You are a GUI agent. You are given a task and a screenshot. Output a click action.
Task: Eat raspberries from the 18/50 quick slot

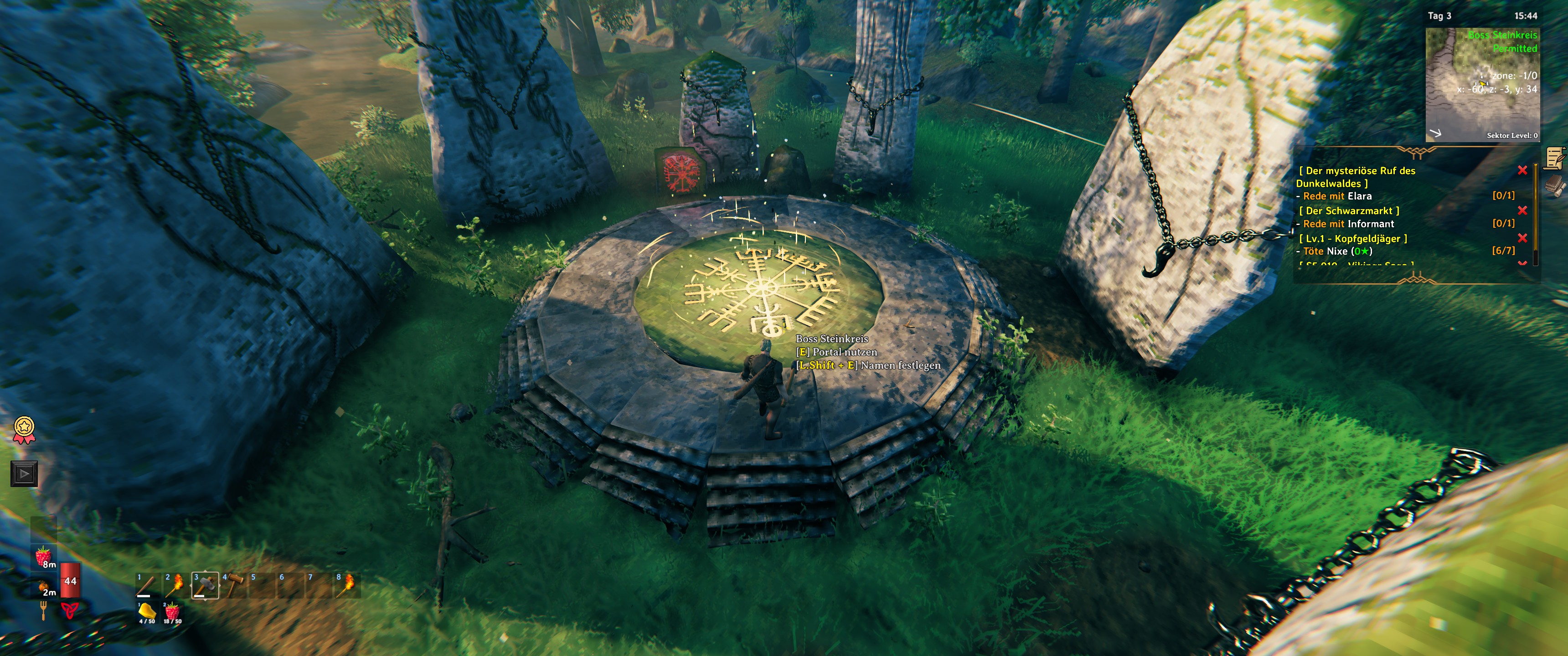pyautogui.click(x=172, y=611)
